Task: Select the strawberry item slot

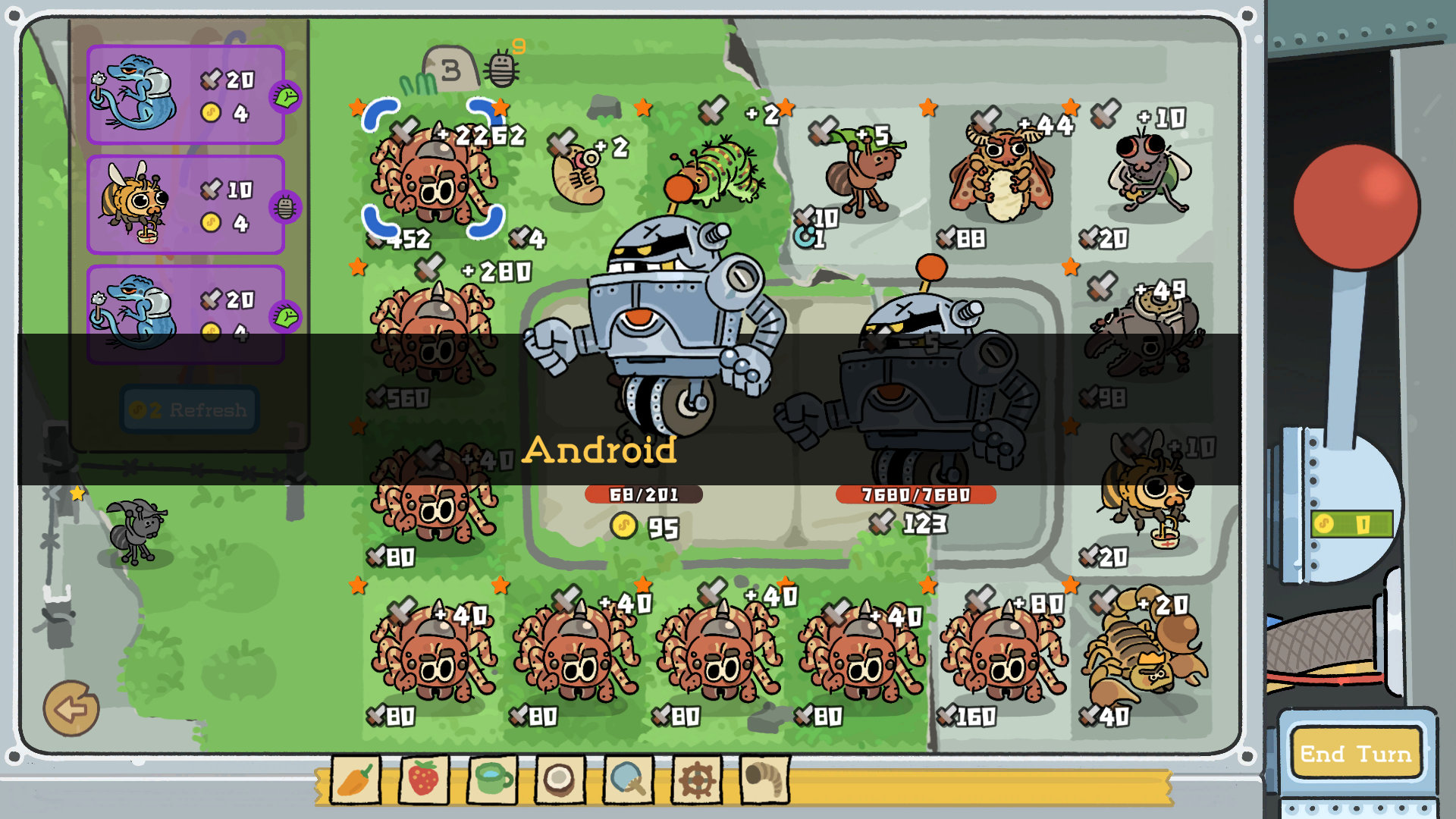Action: 423,780
